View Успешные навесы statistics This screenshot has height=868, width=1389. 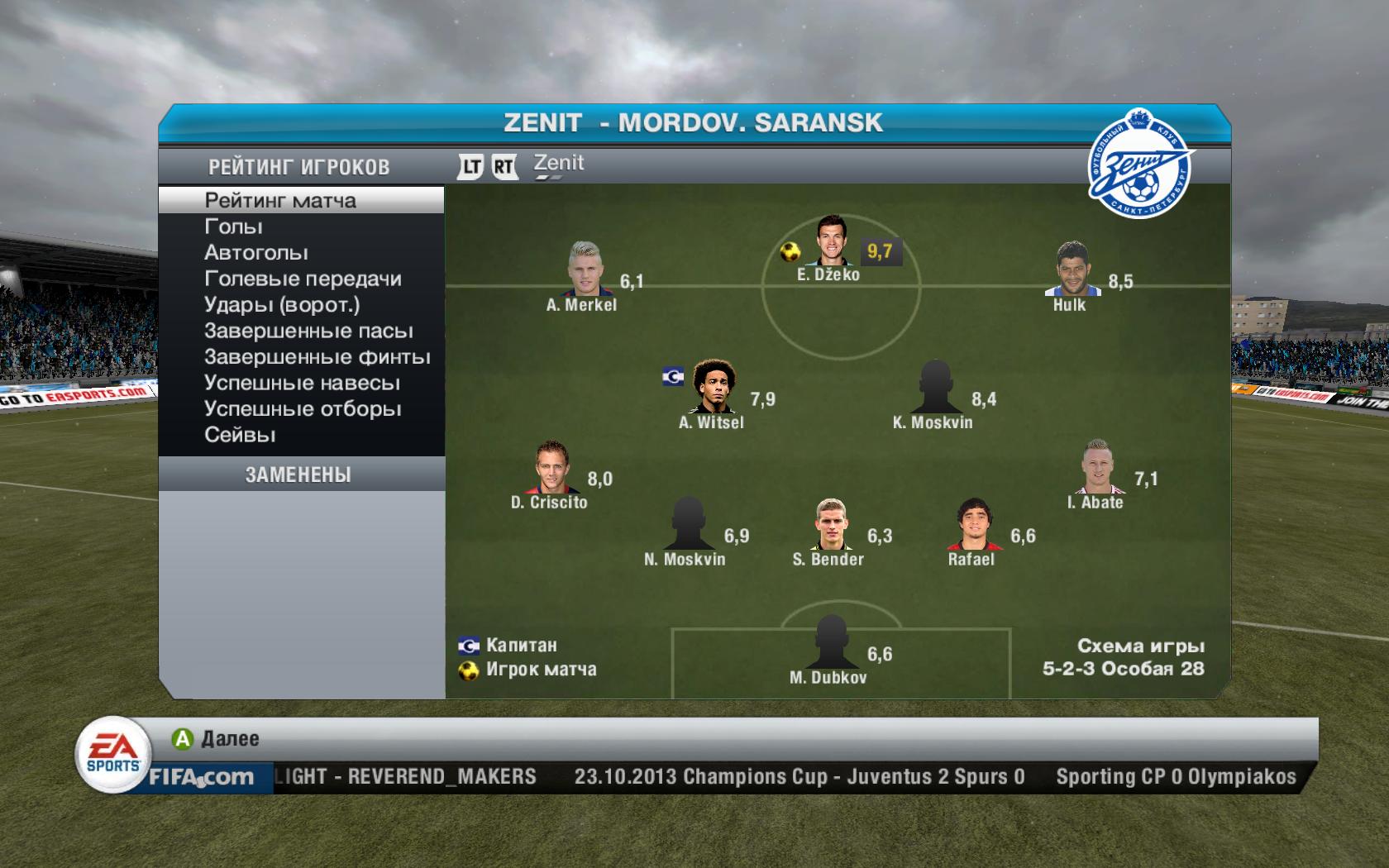302,384
